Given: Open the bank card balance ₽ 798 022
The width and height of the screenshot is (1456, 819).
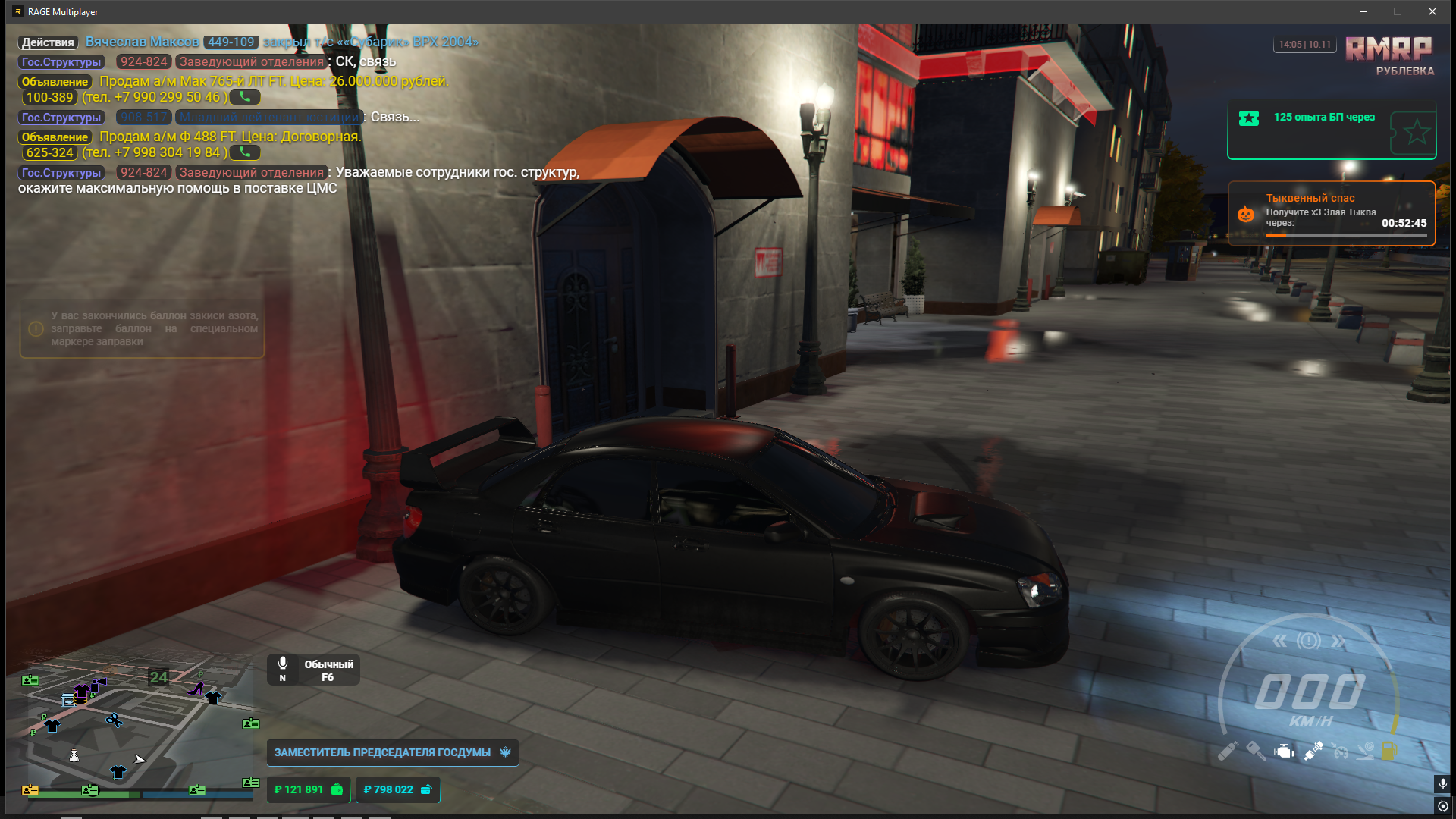Looking at the screenshot, I should pyautogui.click(x=397, y=789).
